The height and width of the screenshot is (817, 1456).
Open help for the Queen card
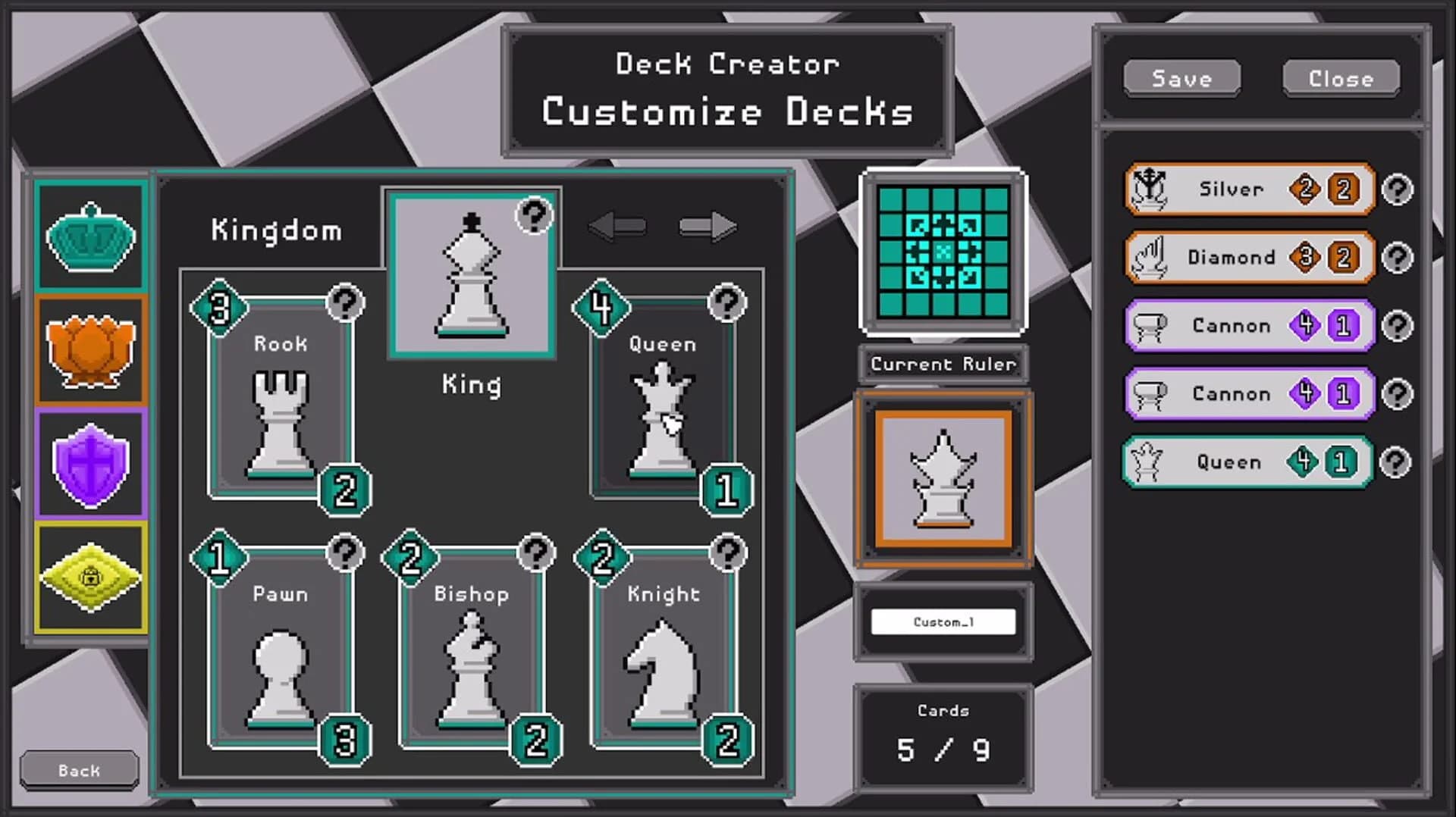(x=728, y=303)
